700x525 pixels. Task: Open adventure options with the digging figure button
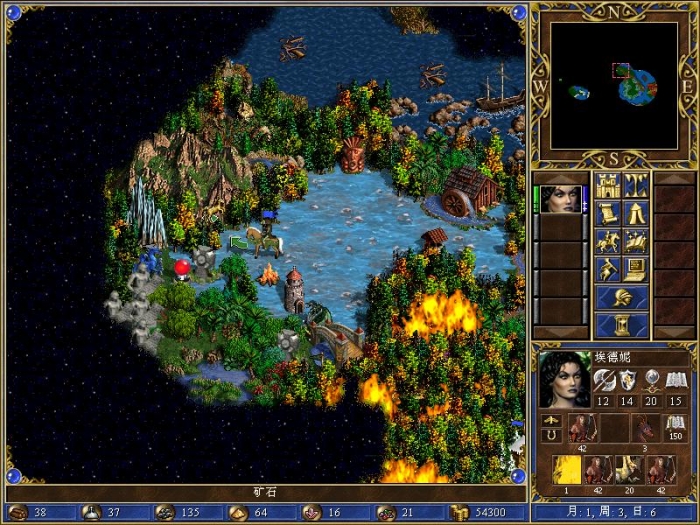coord(607,269)
